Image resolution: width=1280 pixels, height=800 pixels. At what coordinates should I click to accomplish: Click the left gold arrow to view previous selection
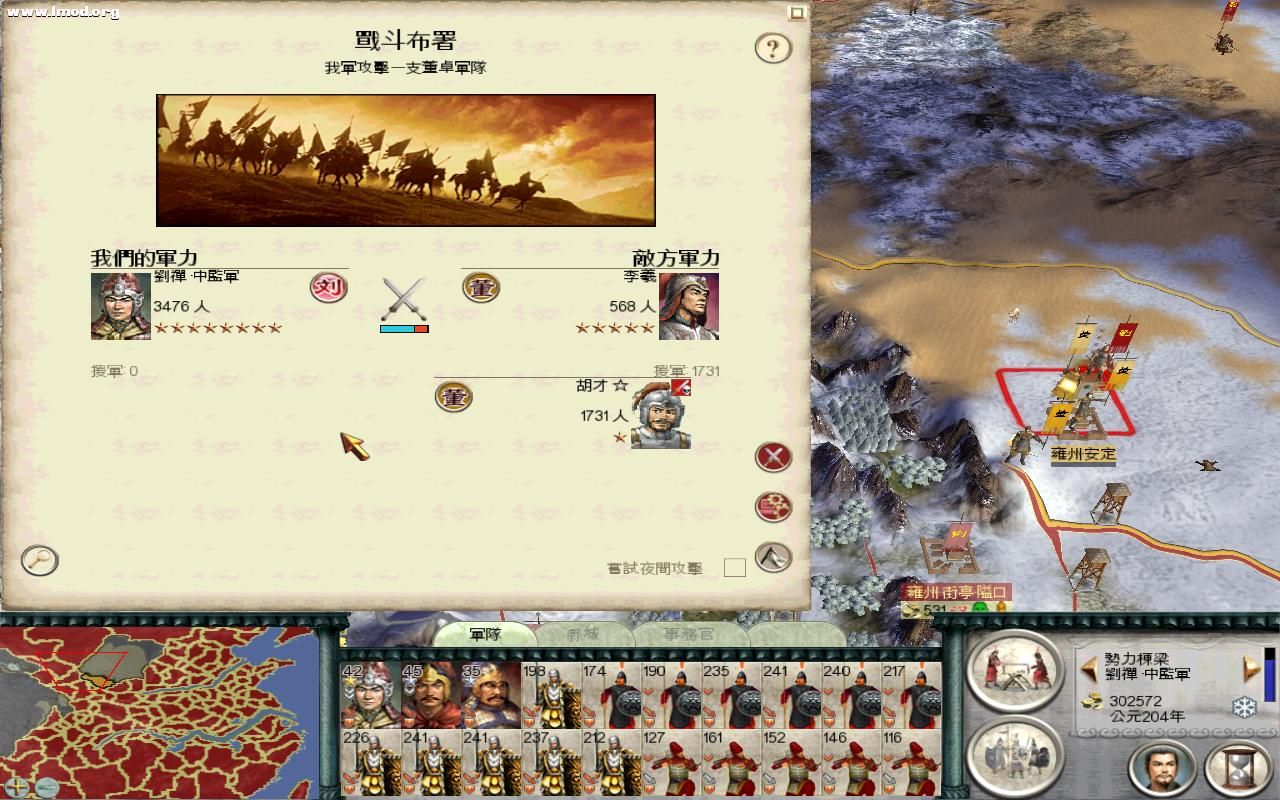(1088, 667)
